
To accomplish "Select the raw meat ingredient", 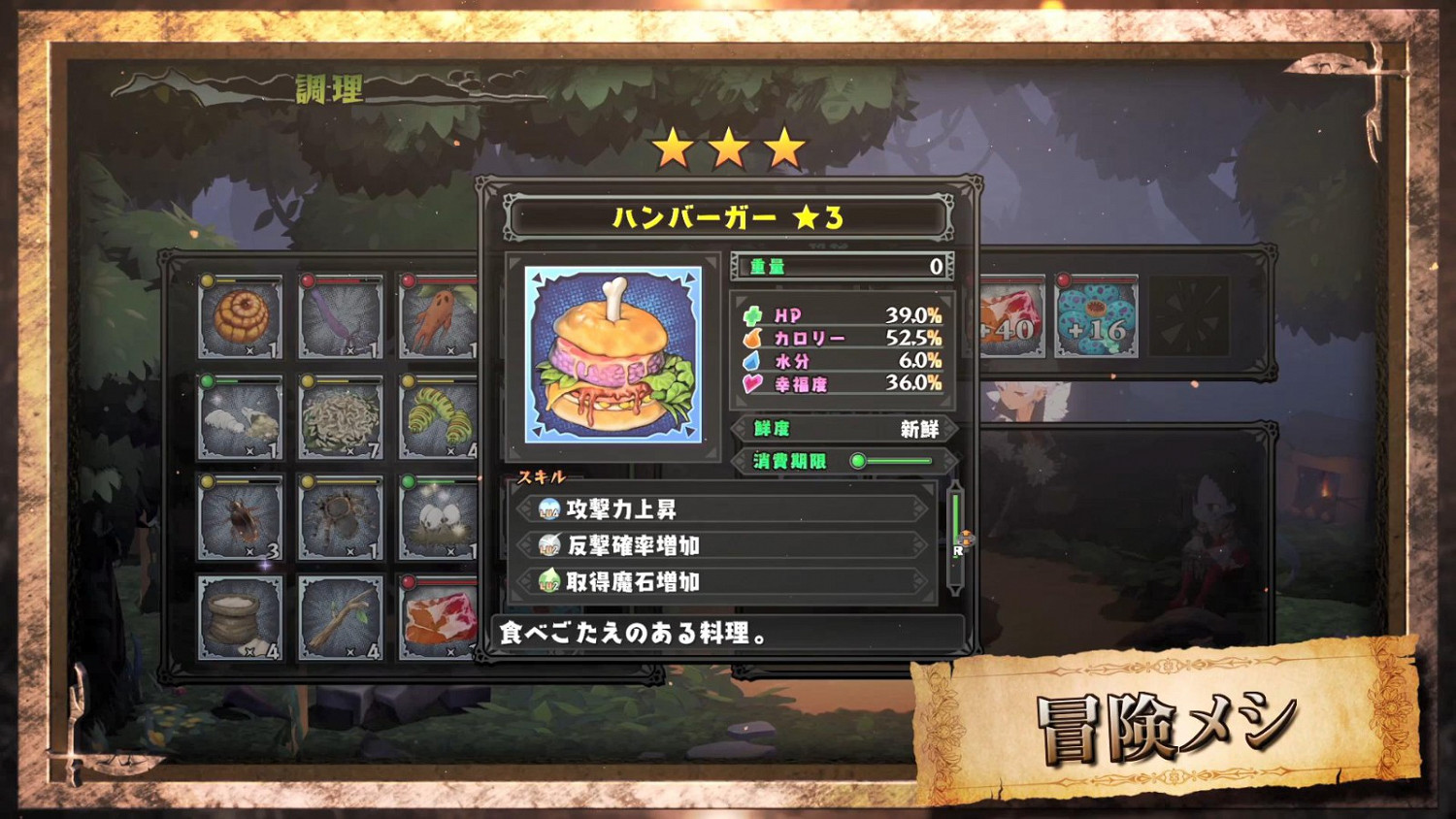I will [438, 619].
